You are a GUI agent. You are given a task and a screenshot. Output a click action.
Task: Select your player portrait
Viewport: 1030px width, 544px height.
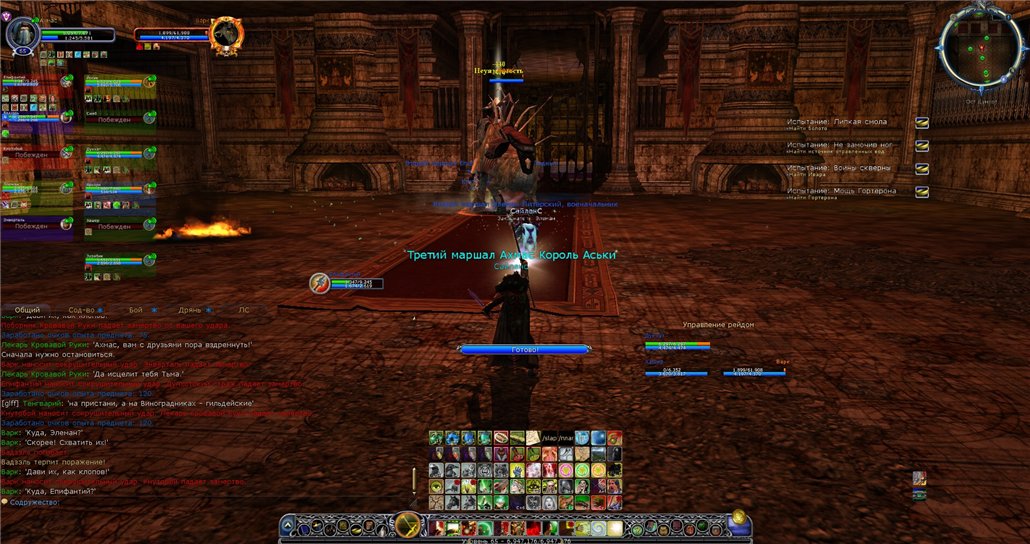coord(22,35)
